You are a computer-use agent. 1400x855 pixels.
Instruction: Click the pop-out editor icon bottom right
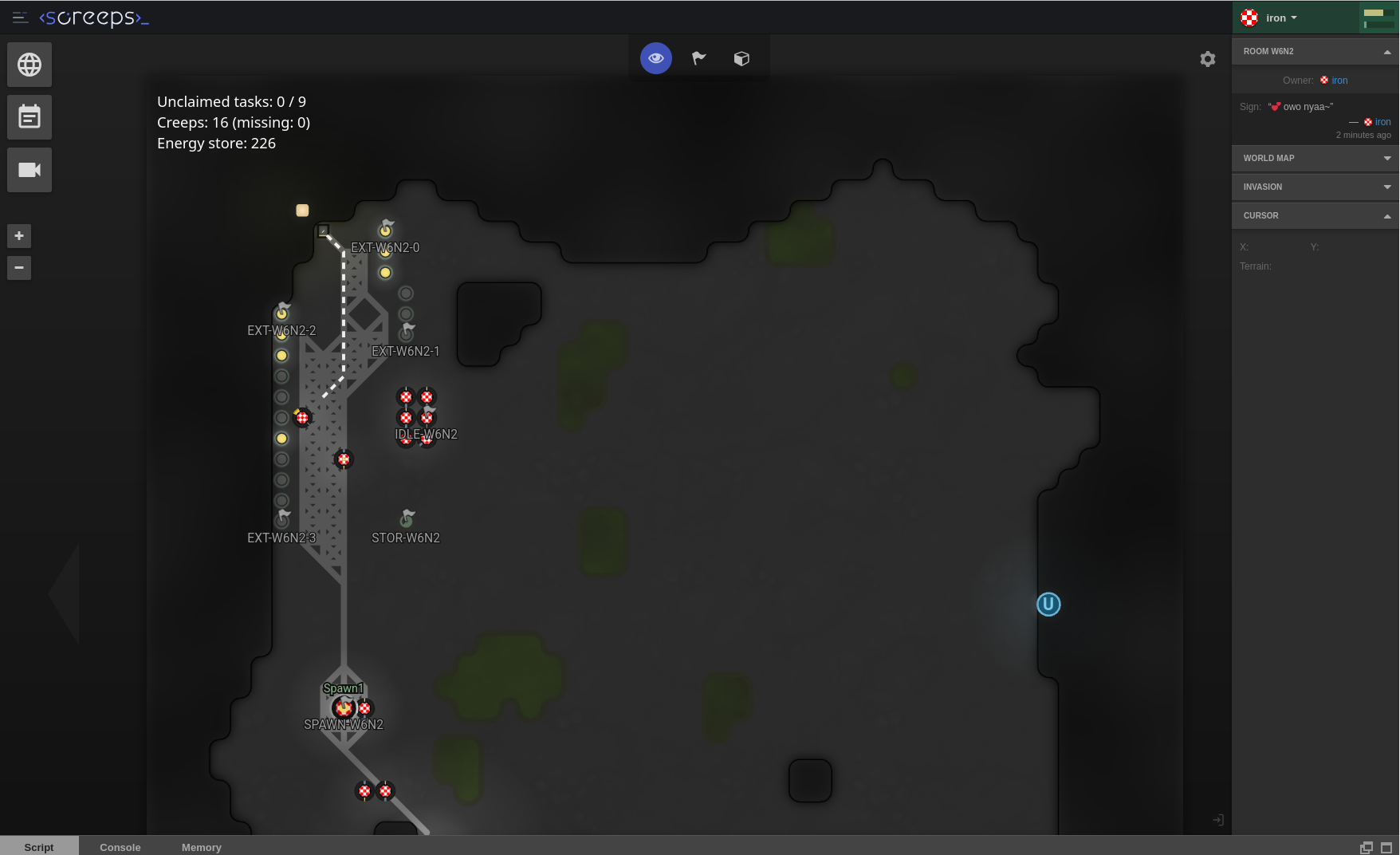point(1366,847)
